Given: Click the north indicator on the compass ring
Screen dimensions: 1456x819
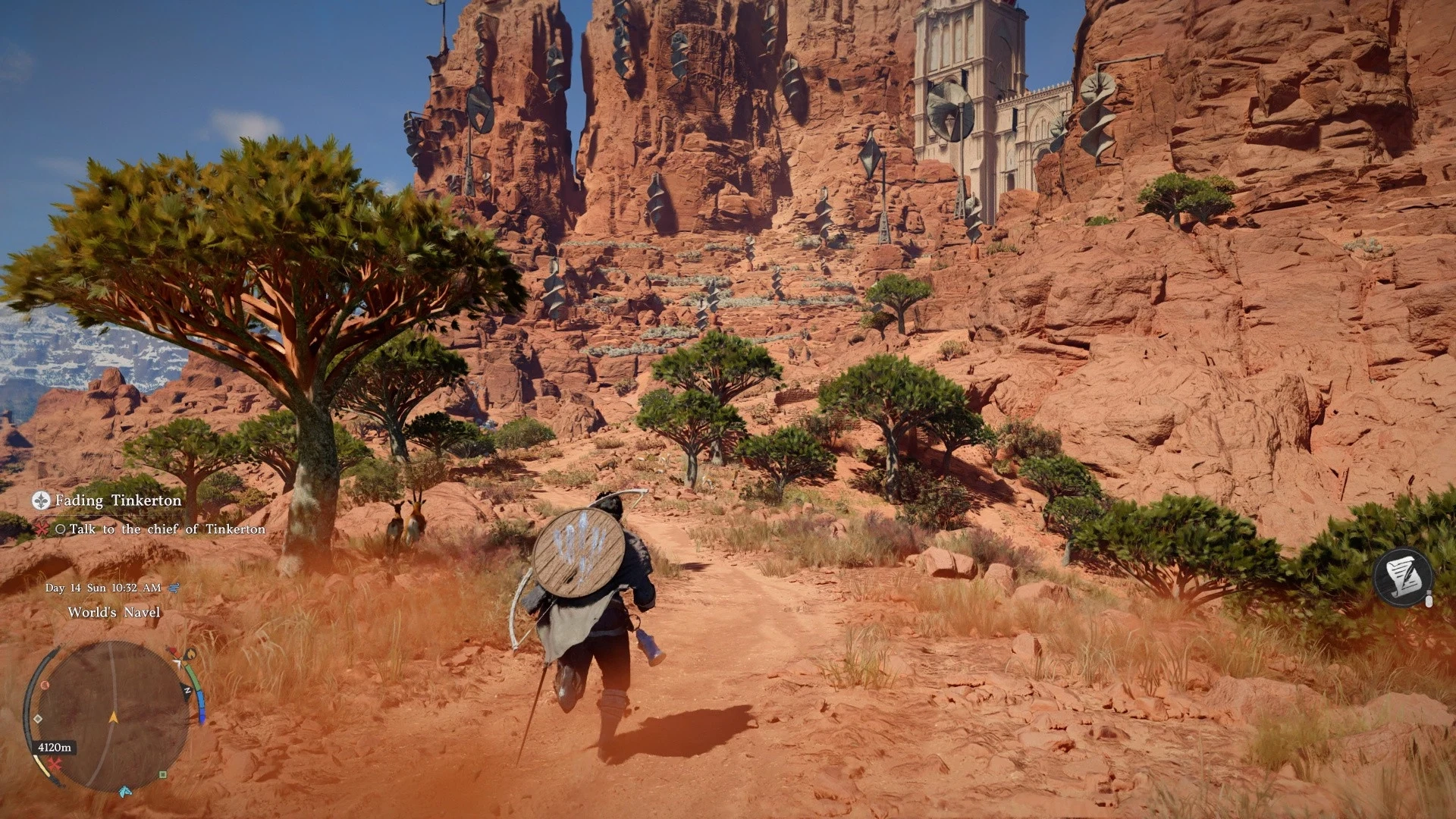Looking at the screenshot, I should point(188,690).
